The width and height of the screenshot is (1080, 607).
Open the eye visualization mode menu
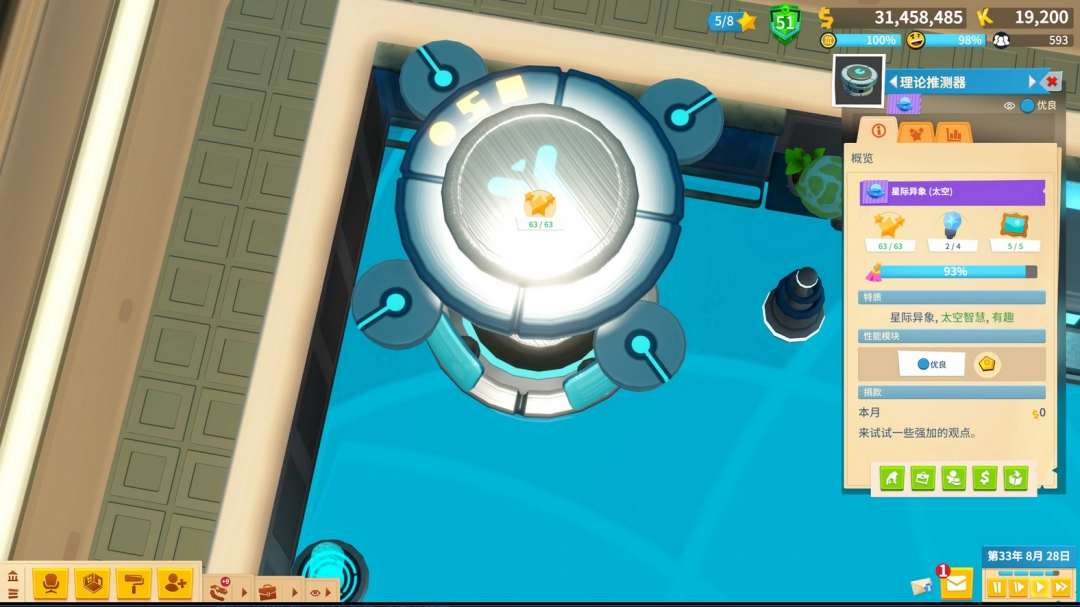(x=315, y=592)
